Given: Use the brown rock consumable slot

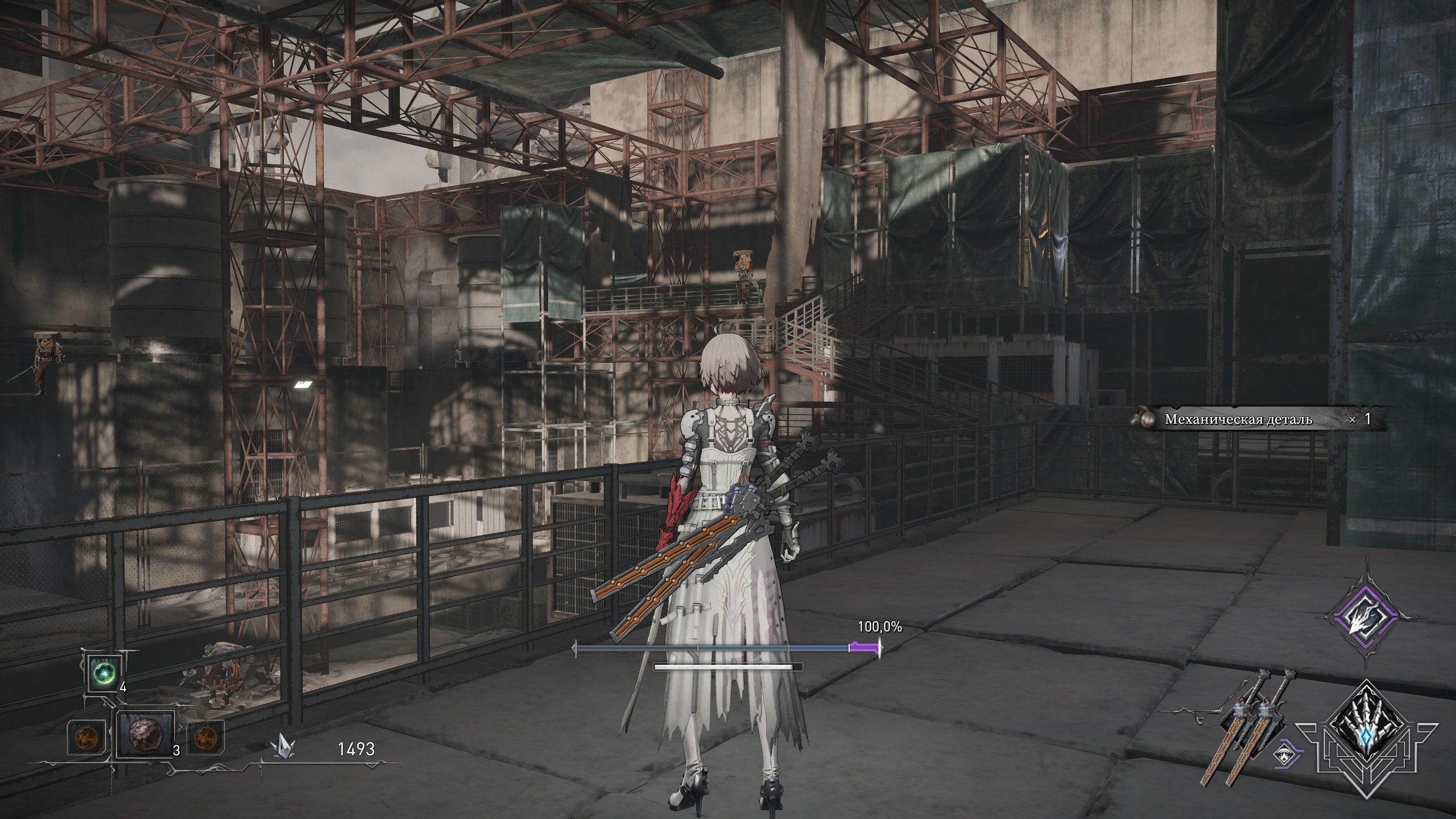Looking at the screenshot, I should point(144,734).
